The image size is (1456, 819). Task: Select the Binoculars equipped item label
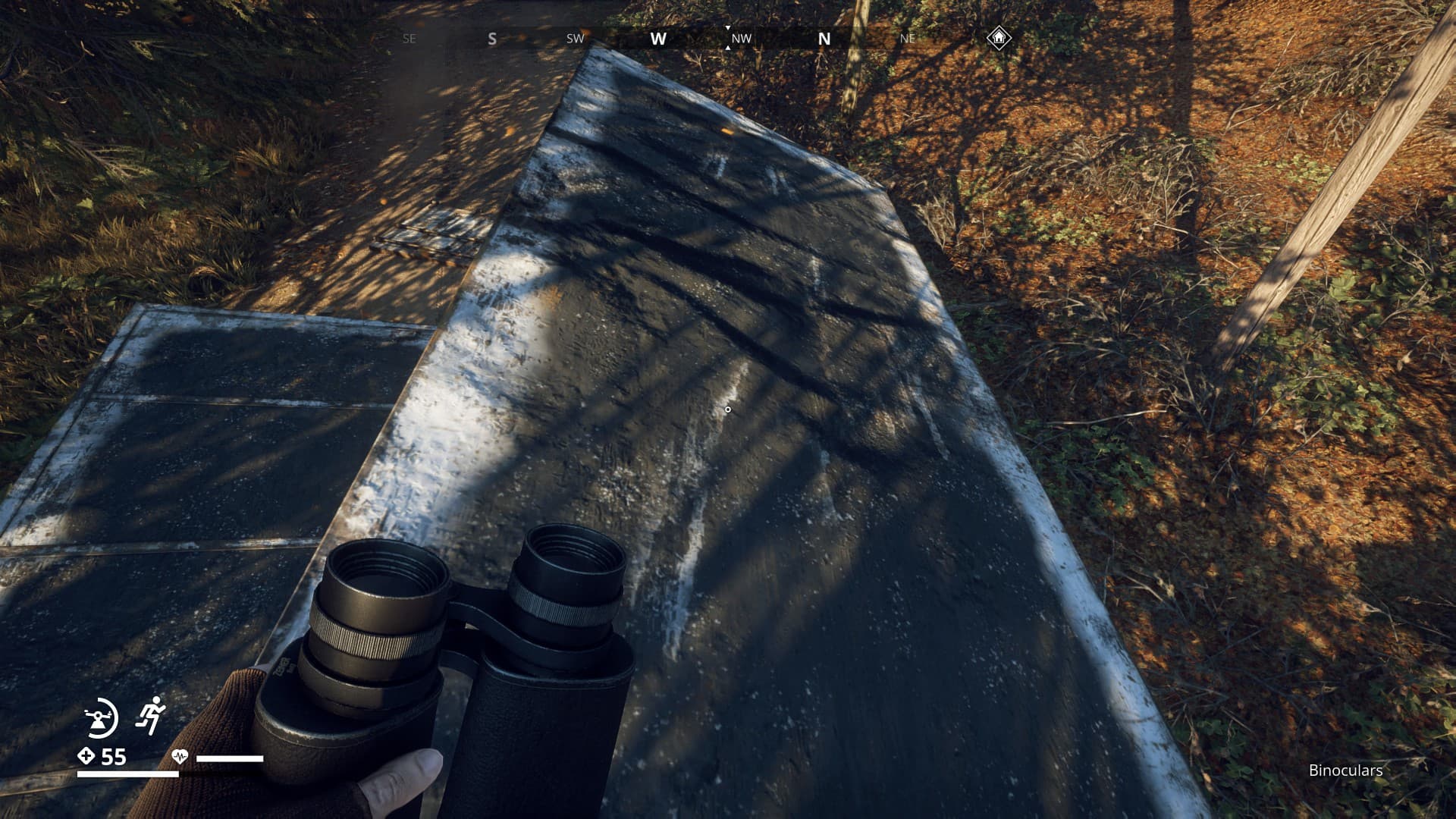click(1345, 770)
